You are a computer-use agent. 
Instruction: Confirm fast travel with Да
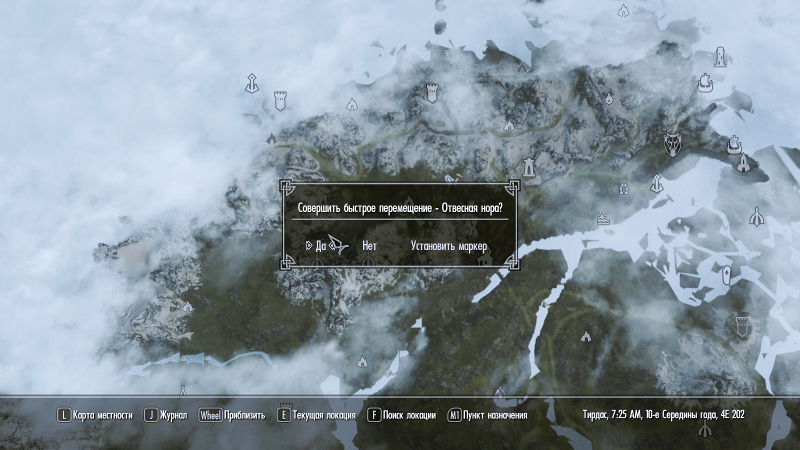[x=320, y=244]
